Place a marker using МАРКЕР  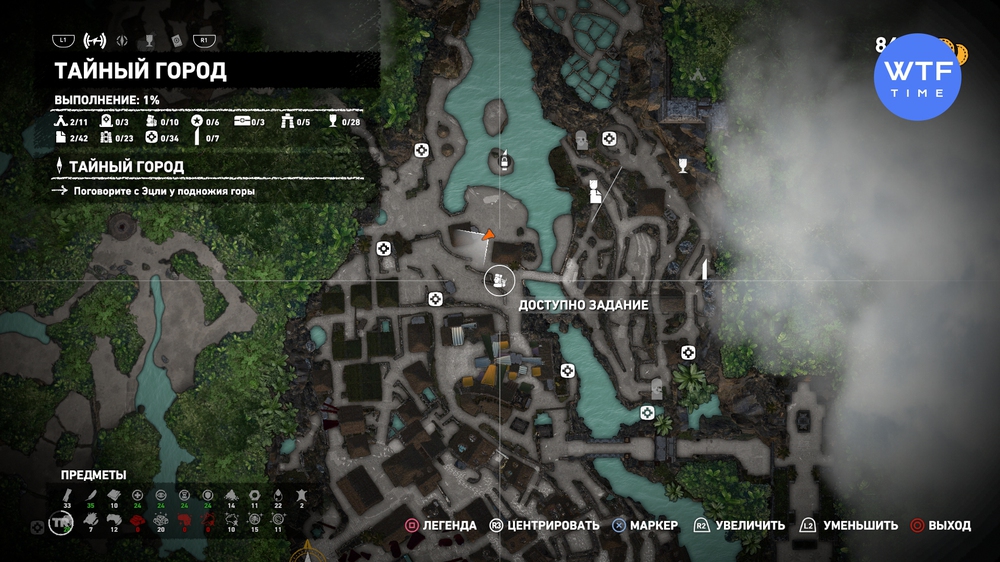point(645,525)
